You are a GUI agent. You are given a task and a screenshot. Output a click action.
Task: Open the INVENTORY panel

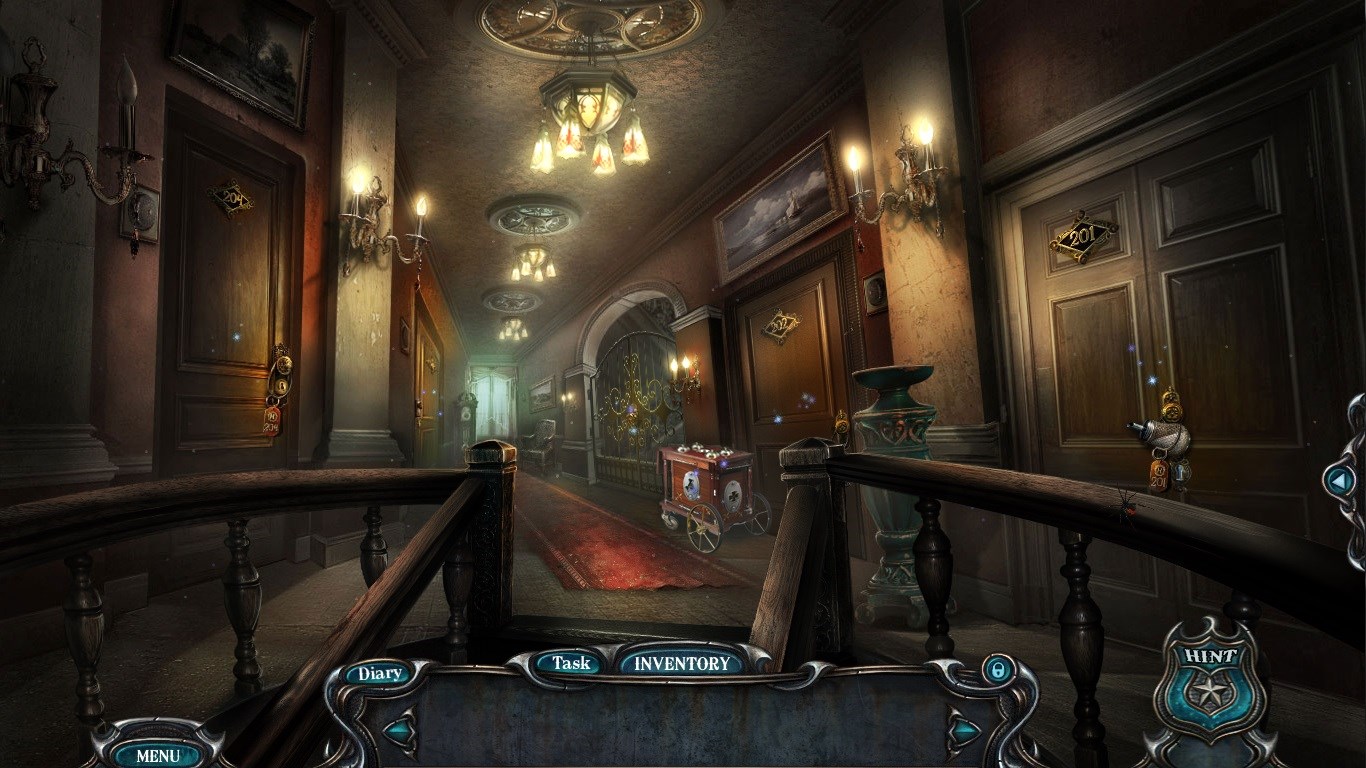(x=682, y=663)
